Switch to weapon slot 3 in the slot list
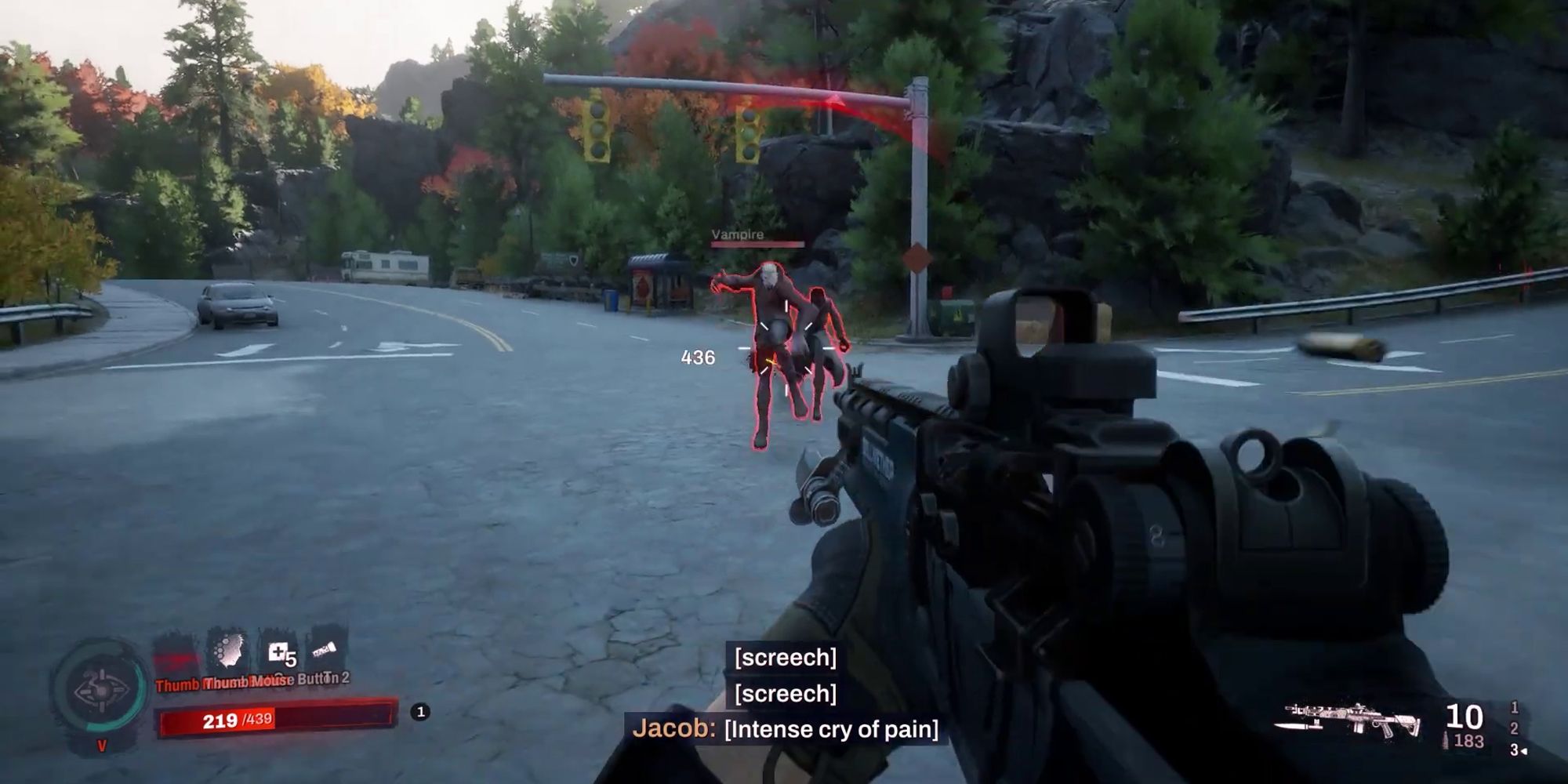Viewport: 1568px width, 784px height. [1515, 750]
